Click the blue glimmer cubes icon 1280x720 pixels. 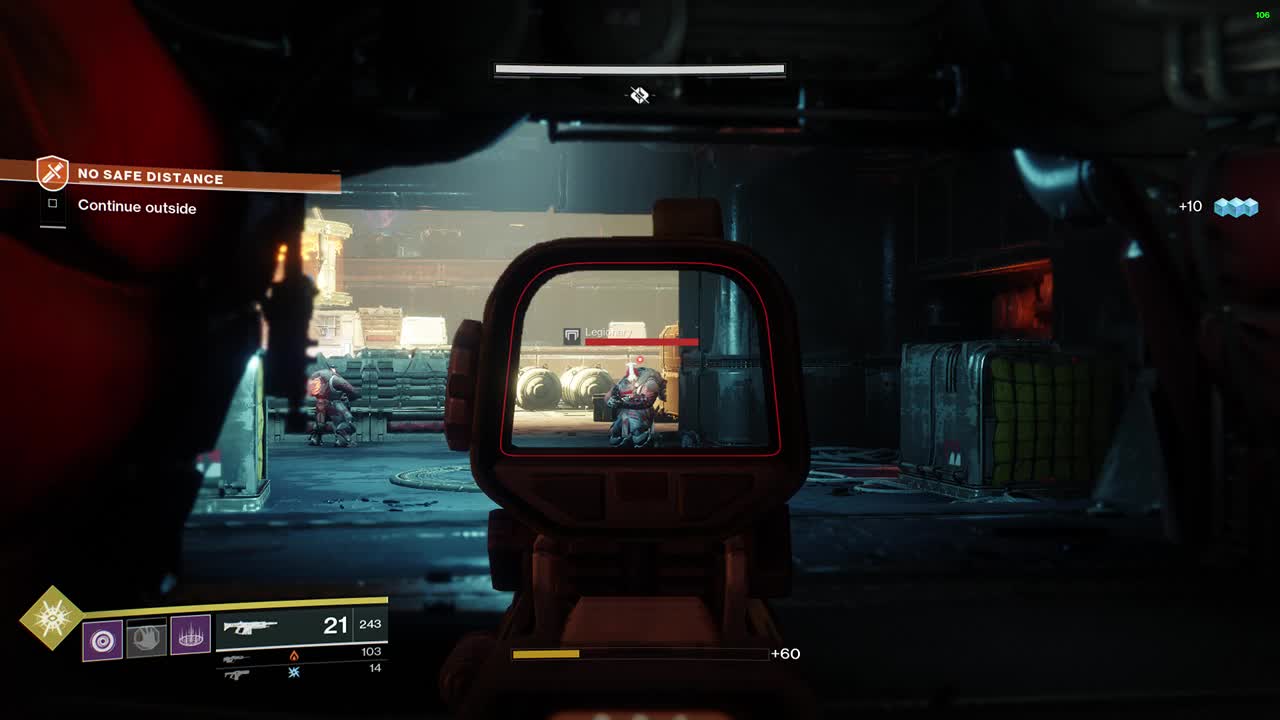click(1235, 207)
